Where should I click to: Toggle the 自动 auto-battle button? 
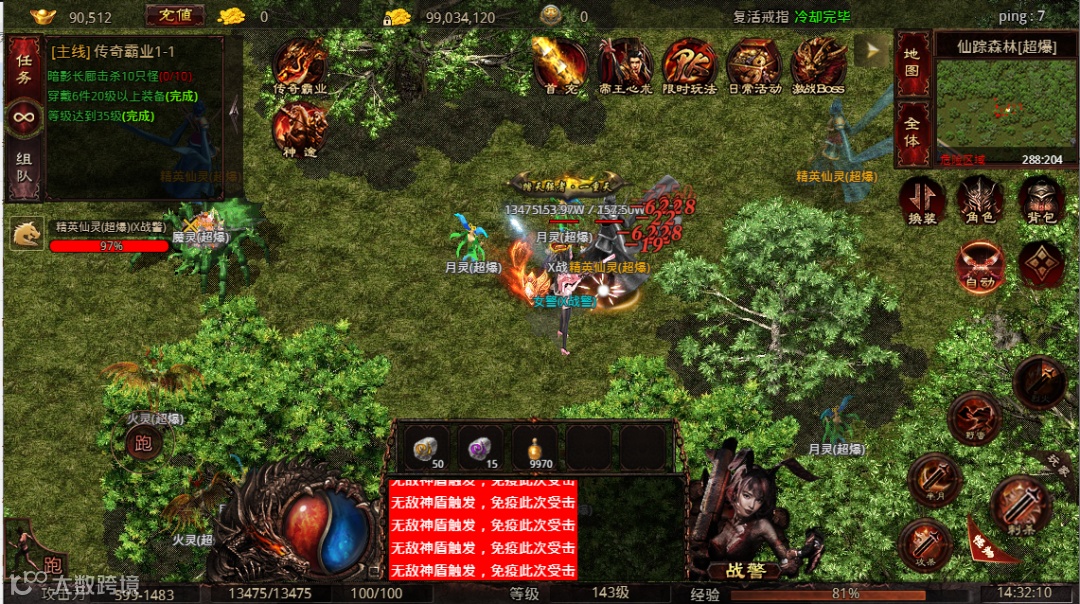[x=980, y=265]
